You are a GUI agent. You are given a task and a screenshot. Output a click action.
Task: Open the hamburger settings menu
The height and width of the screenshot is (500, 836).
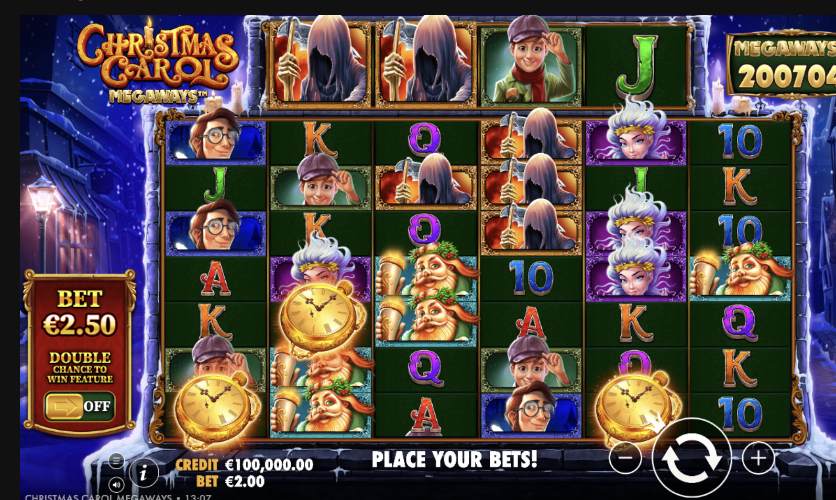116,462
